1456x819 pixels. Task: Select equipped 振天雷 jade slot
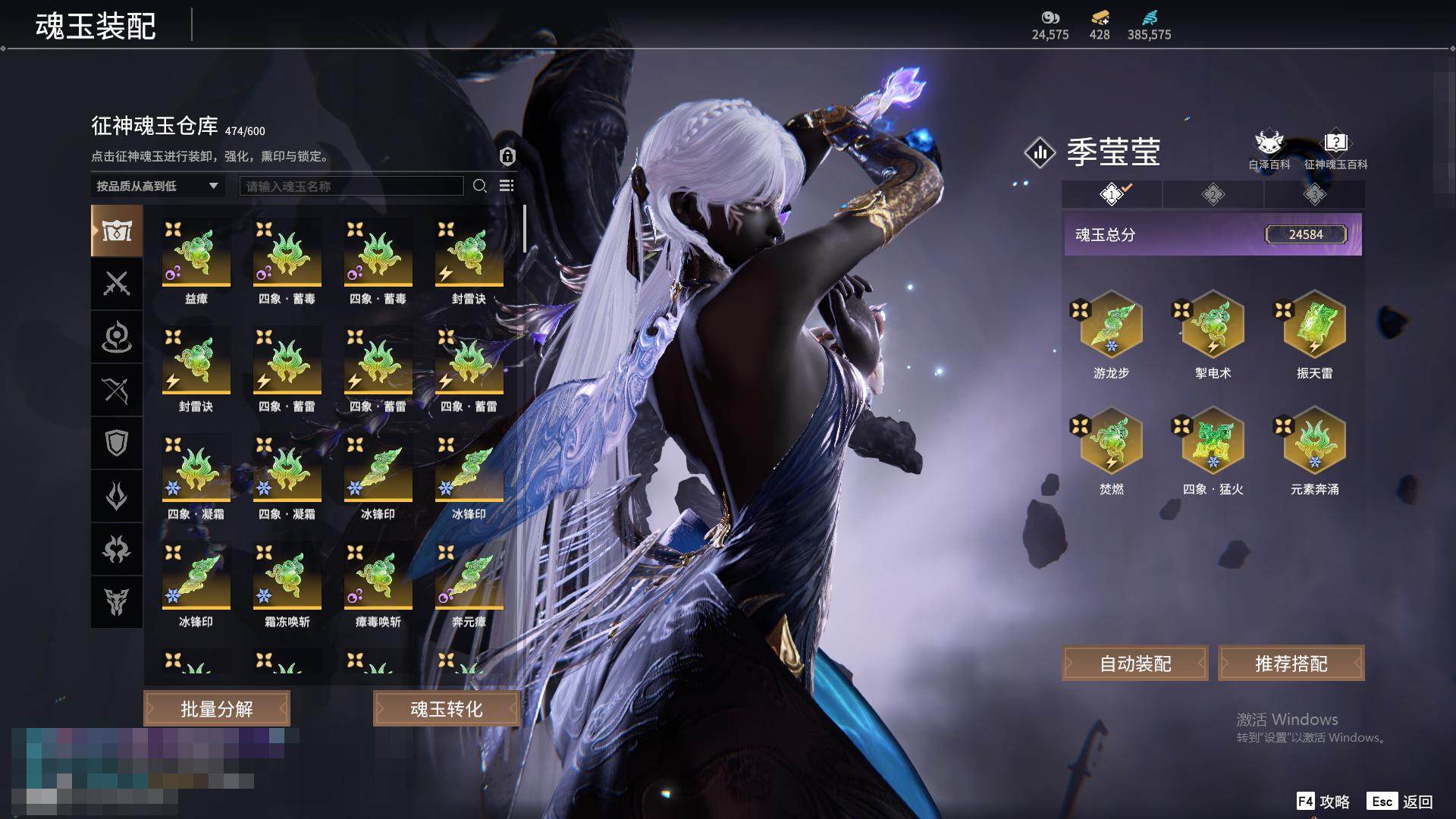(x=1314, y=326)
